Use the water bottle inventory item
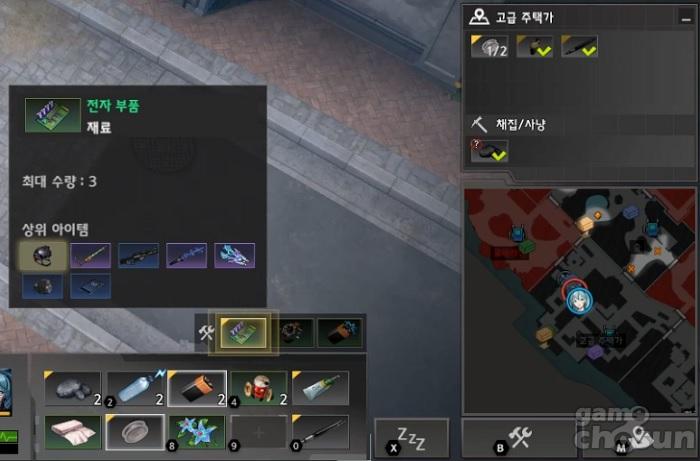This screenshot has width=700, height=461. (135, 387)
